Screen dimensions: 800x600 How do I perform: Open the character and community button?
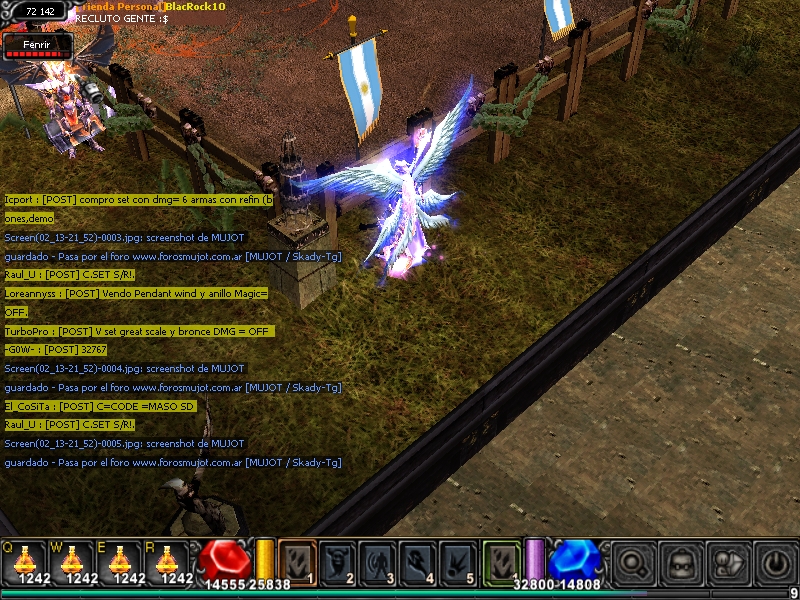tap(727, 562)
